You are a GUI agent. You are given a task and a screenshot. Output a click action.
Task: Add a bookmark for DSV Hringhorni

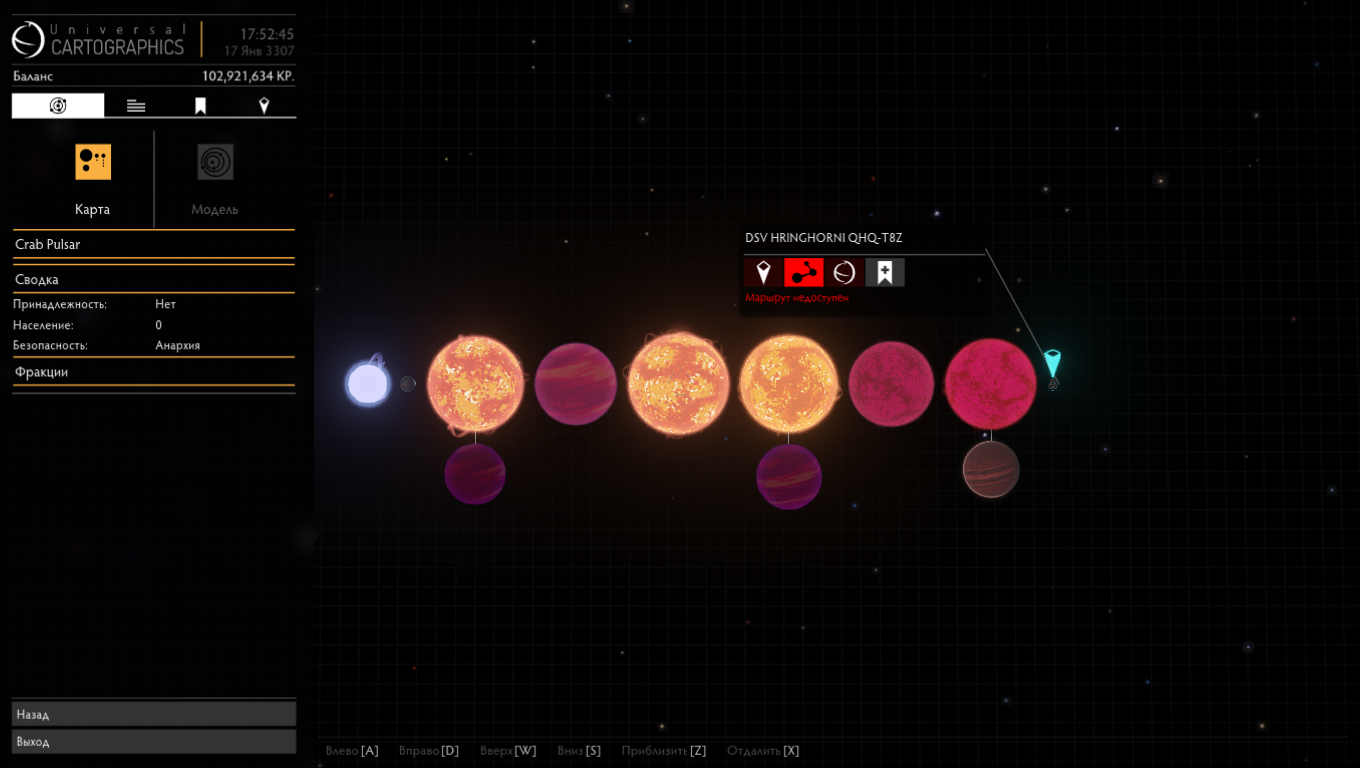(x=885, y=272)
